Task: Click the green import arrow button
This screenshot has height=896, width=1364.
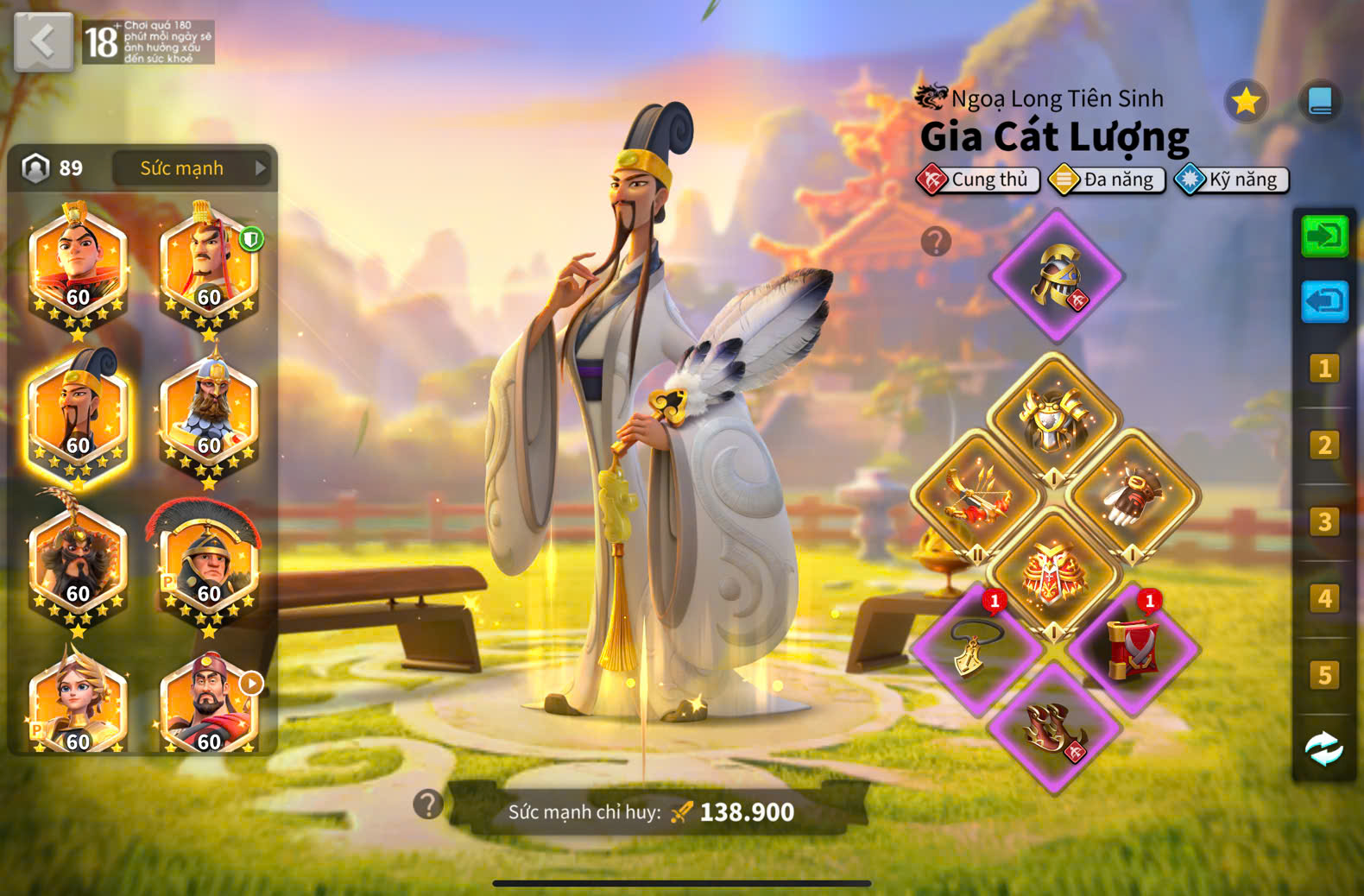Action: 1324,236
